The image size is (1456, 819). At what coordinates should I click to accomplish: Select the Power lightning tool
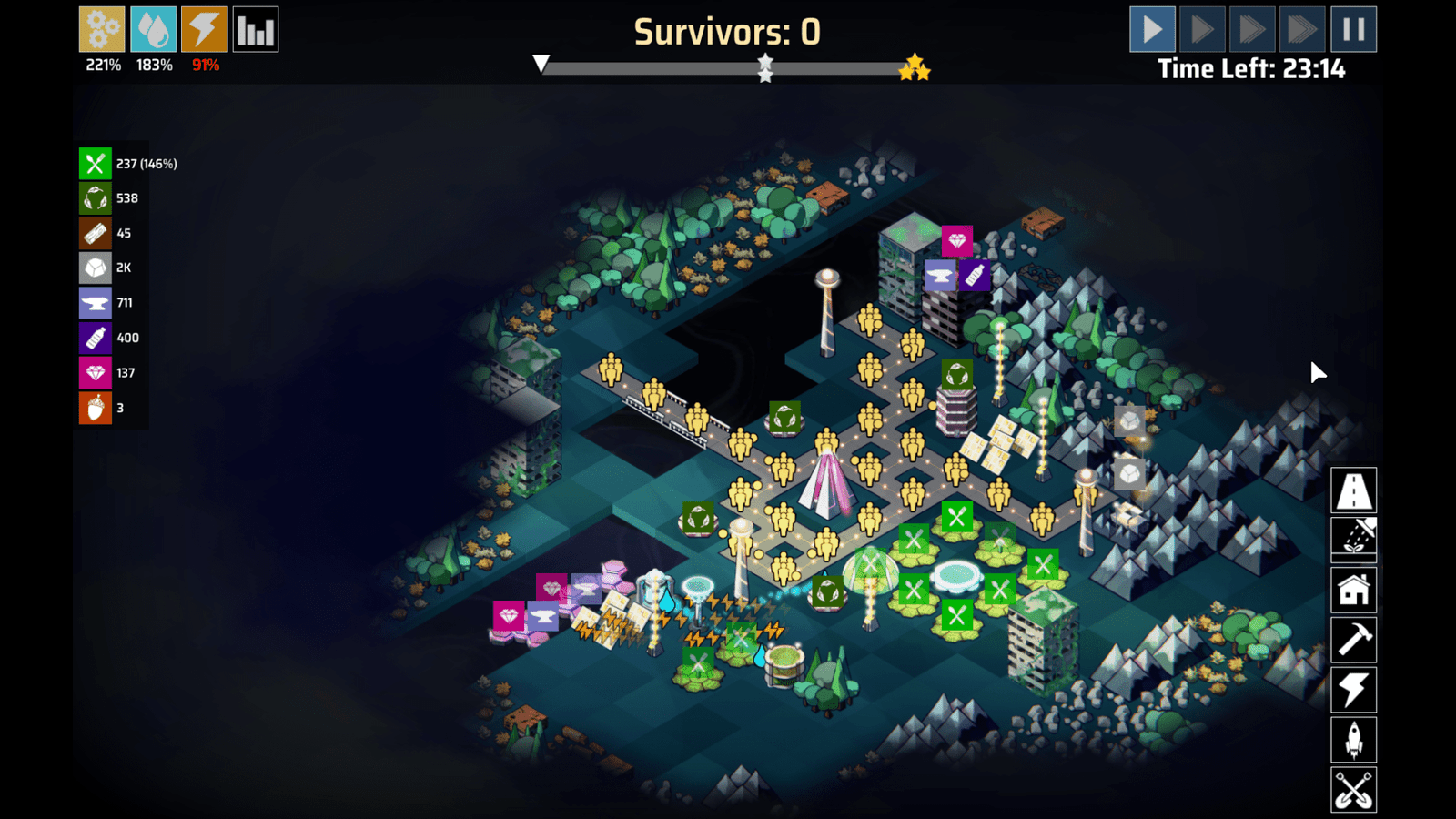pos(1353,689)
